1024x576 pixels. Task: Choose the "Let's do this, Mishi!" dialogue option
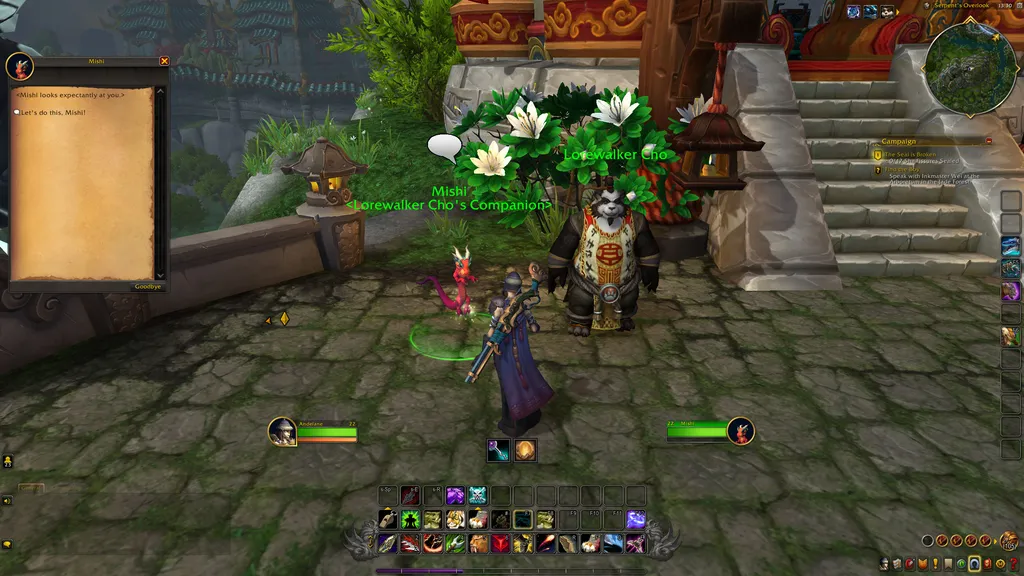(52, 112)
